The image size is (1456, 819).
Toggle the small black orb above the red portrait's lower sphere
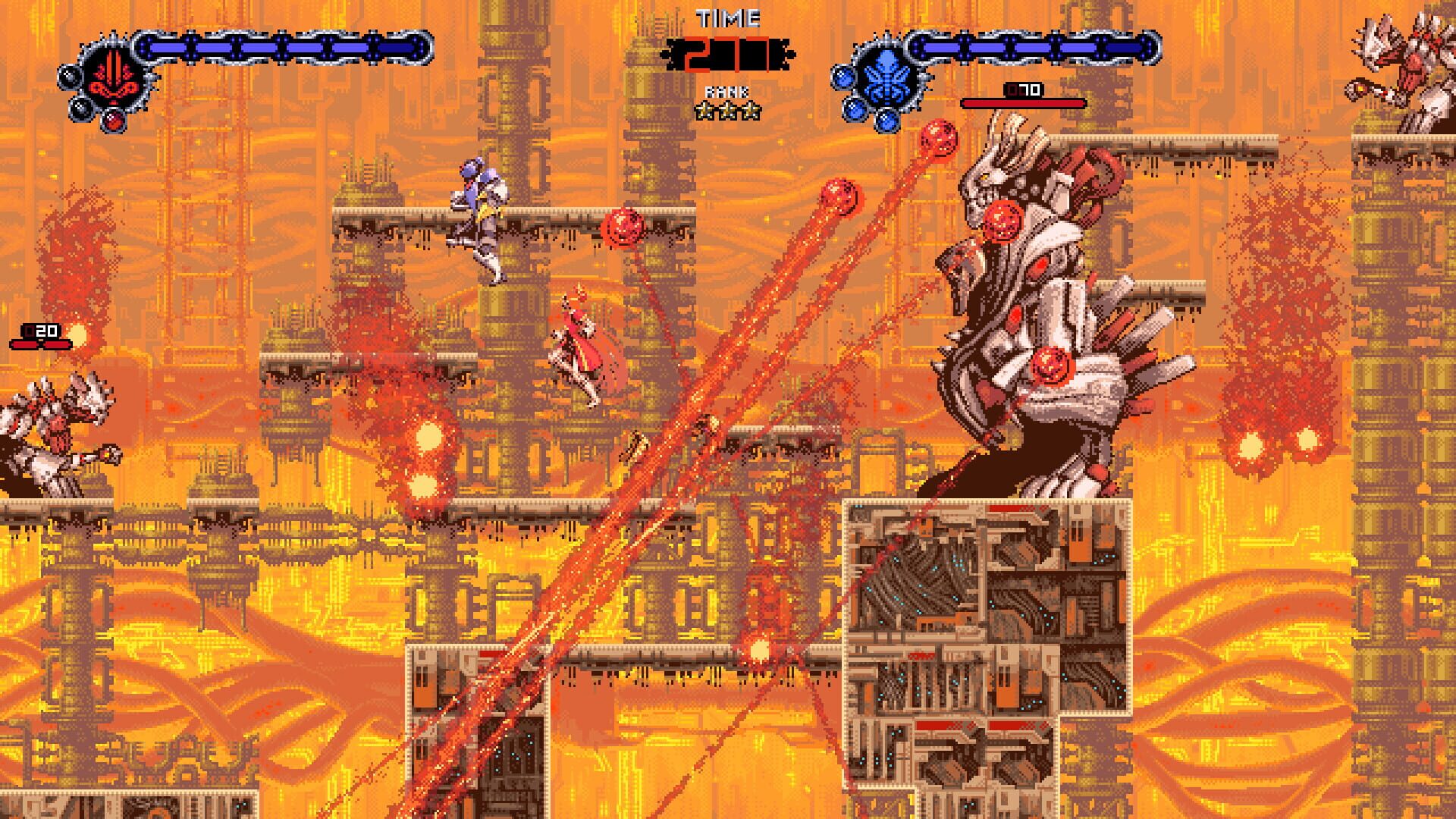tap(82, 108)
